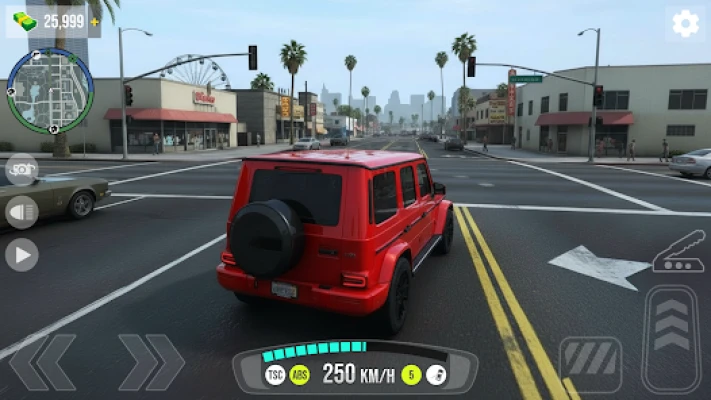Tap the white car icon on speedometer
The width and height of the screenshot is (711, 400).
point(436,375)
